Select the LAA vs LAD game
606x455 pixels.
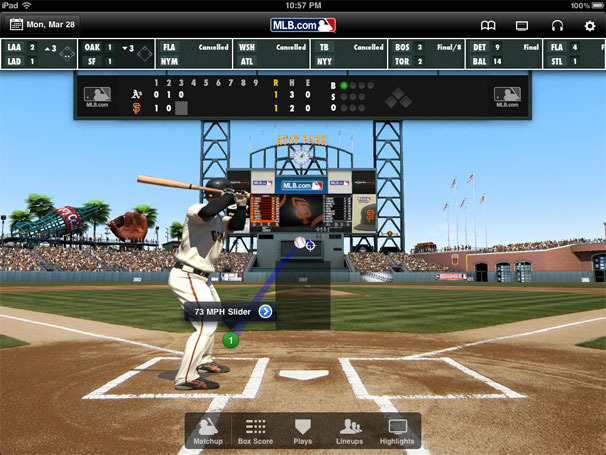pyautogui.click(x=40, y=53)
